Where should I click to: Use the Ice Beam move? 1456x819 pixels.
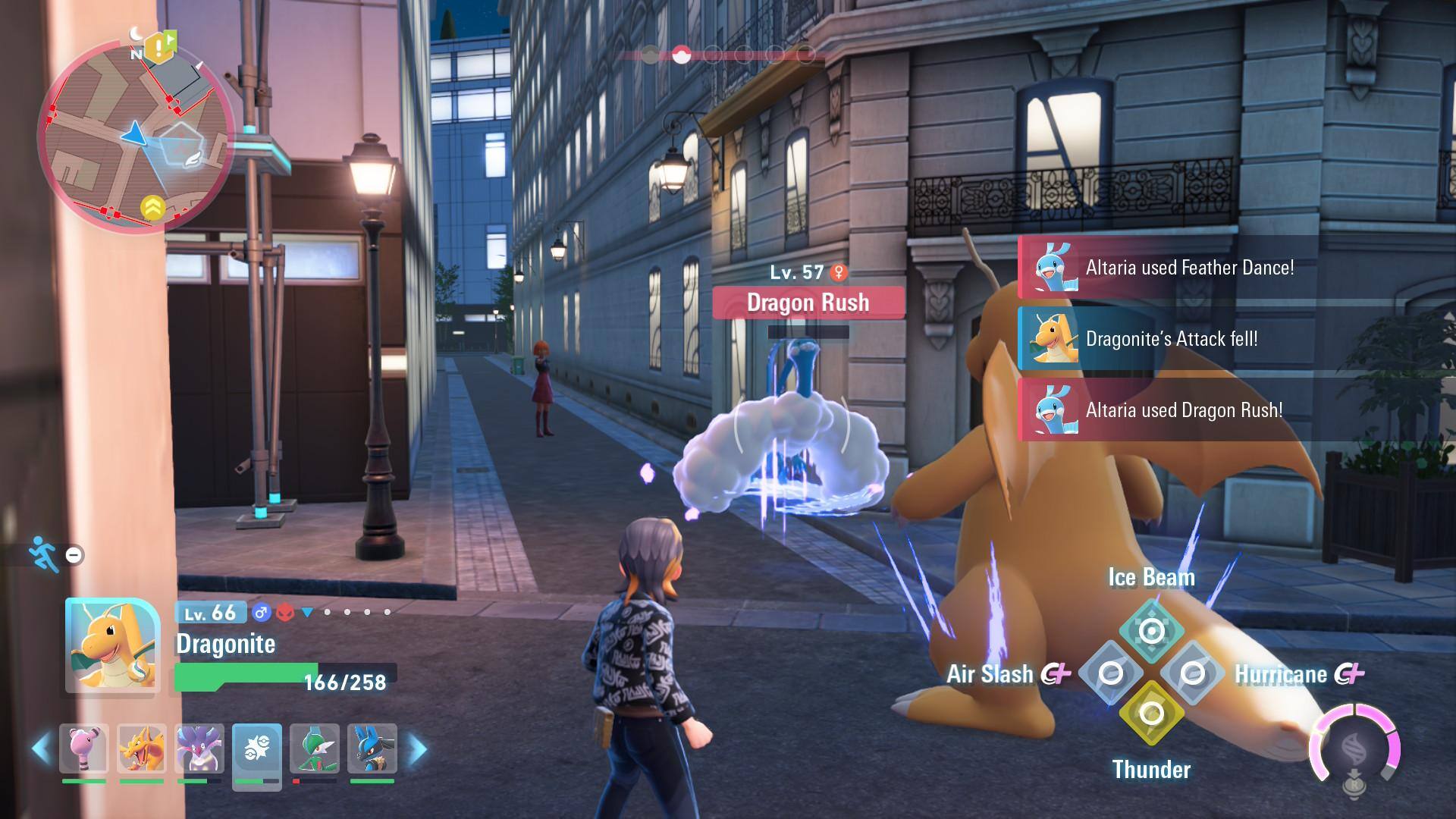point(1151,631)
